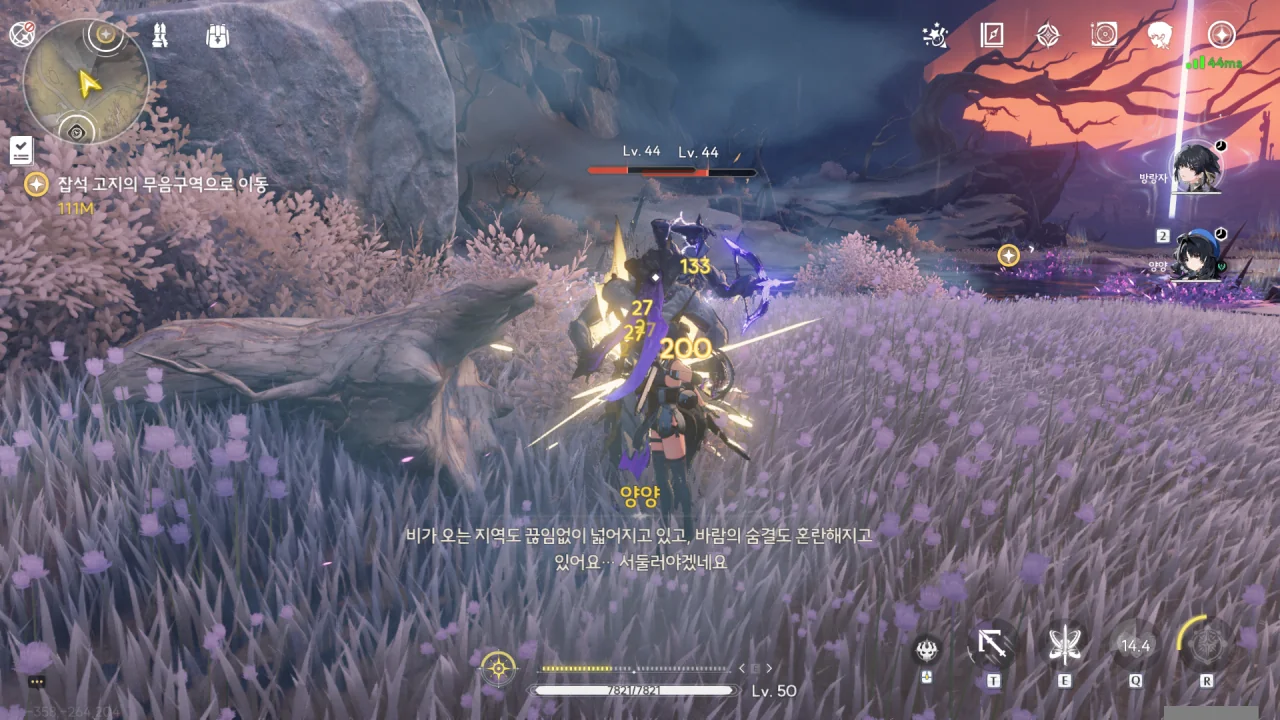The height and width of the screenshot is (720, 1280).
Task: Switch to party member 양양
Action: [1195, 257]
